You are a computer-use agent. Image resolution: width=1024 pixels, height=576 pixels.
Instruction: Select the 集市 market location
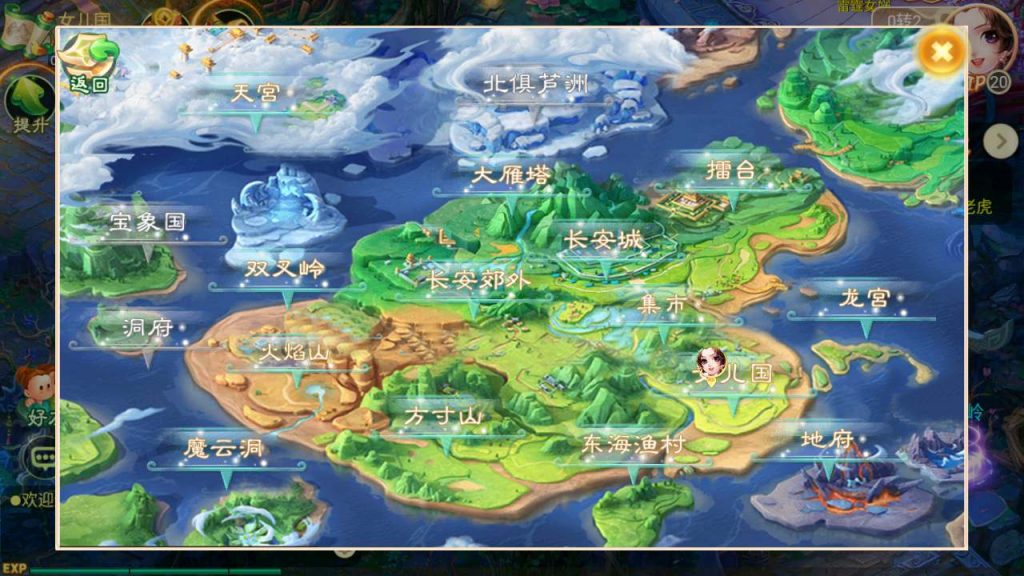pyautogui.click(x=664, y=305)
